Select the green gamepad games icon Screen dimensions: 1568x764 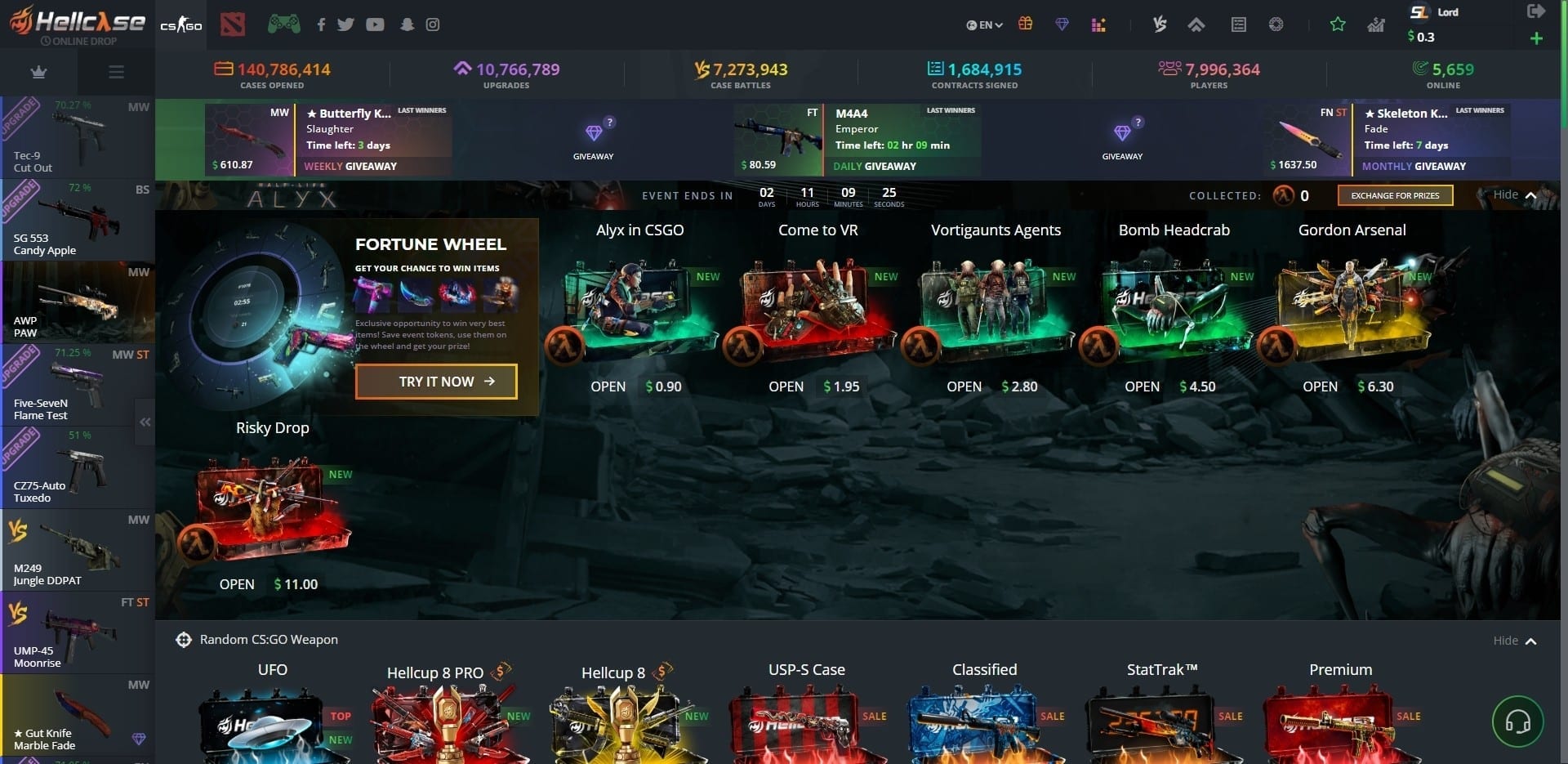click(283, 24)
